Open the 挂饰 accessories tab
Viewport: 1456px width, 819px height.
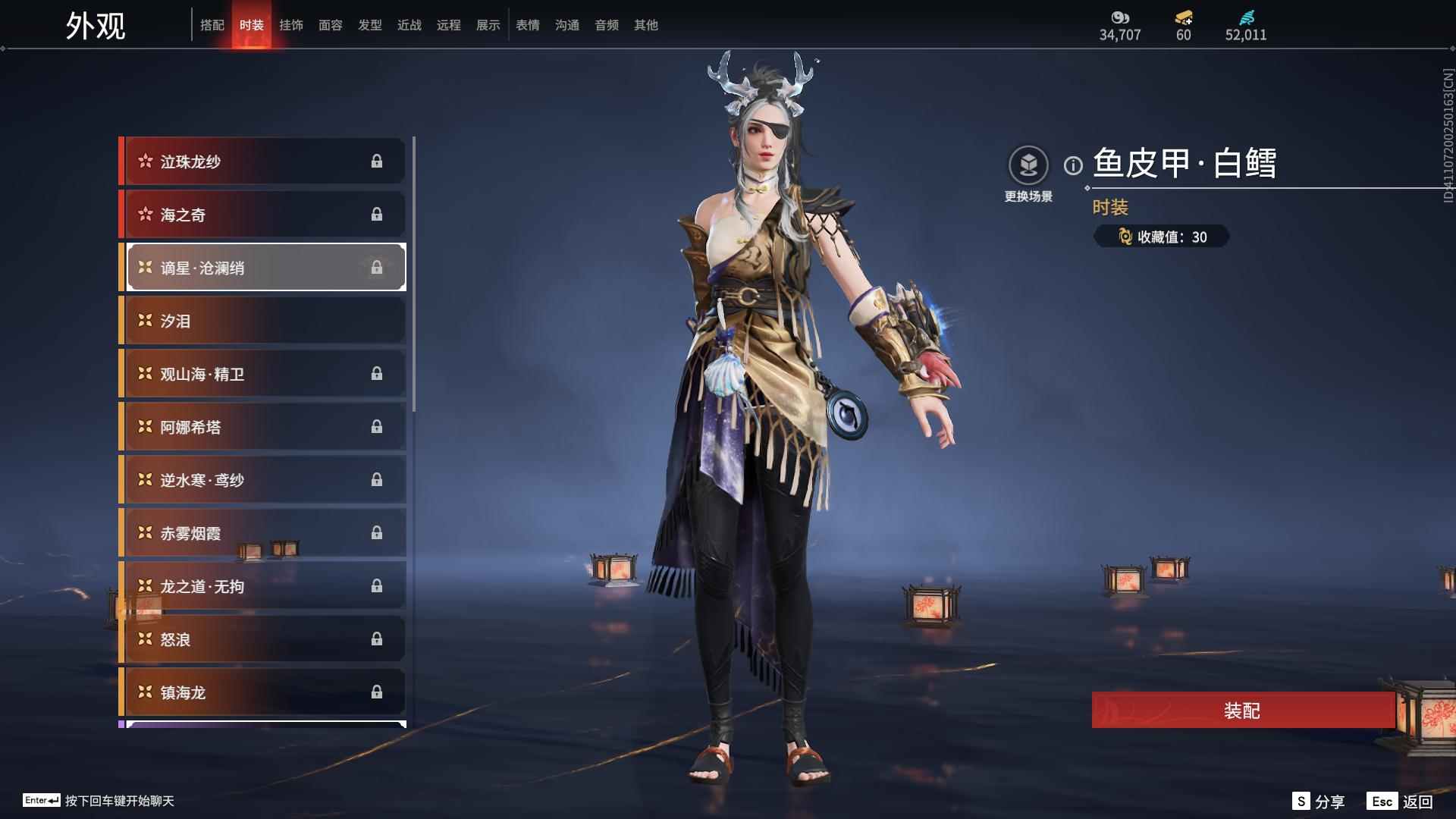click(x=291, y=25)
